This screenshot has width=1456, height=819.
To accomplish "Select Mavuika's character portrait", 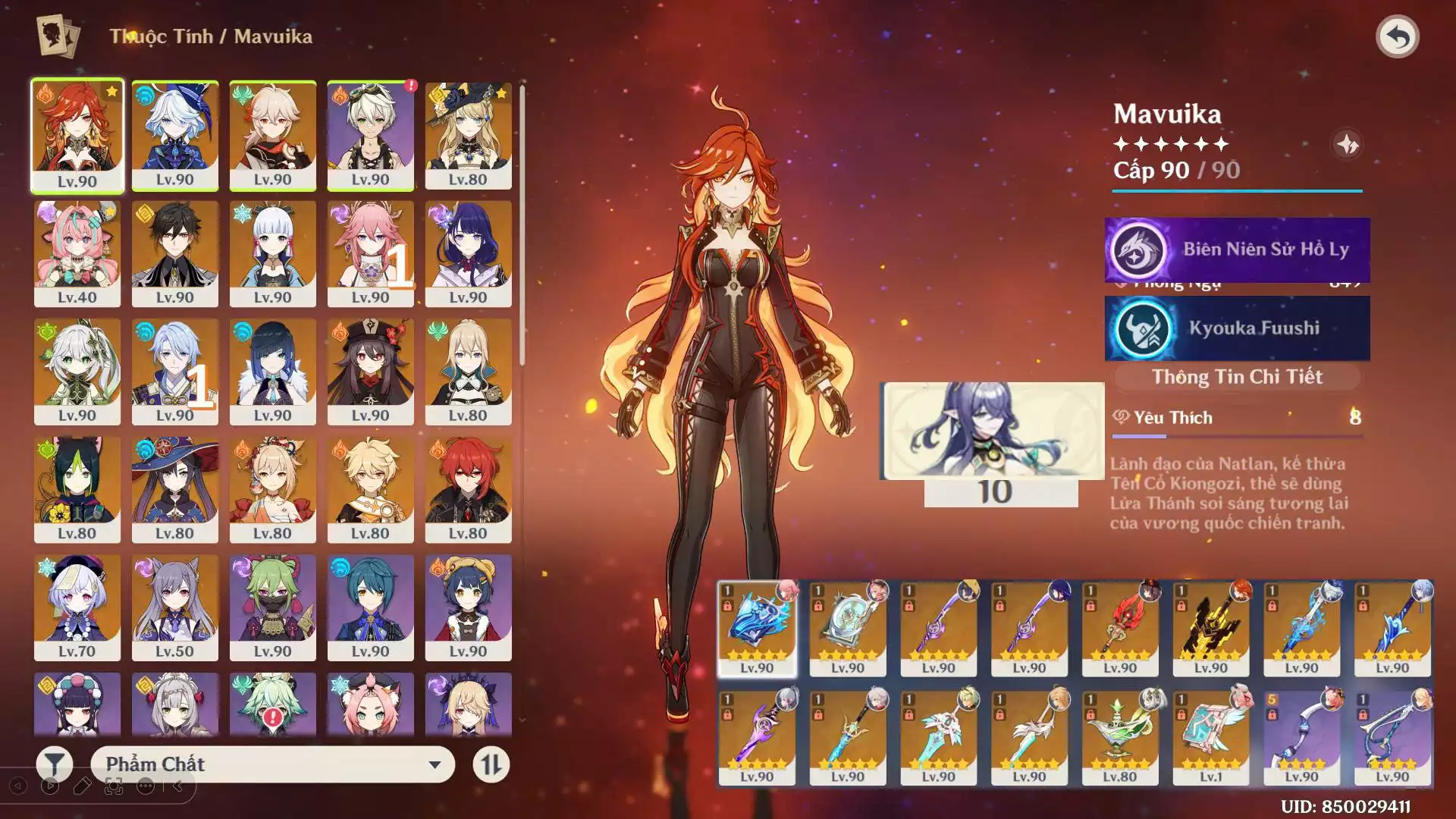I will 77,135.
